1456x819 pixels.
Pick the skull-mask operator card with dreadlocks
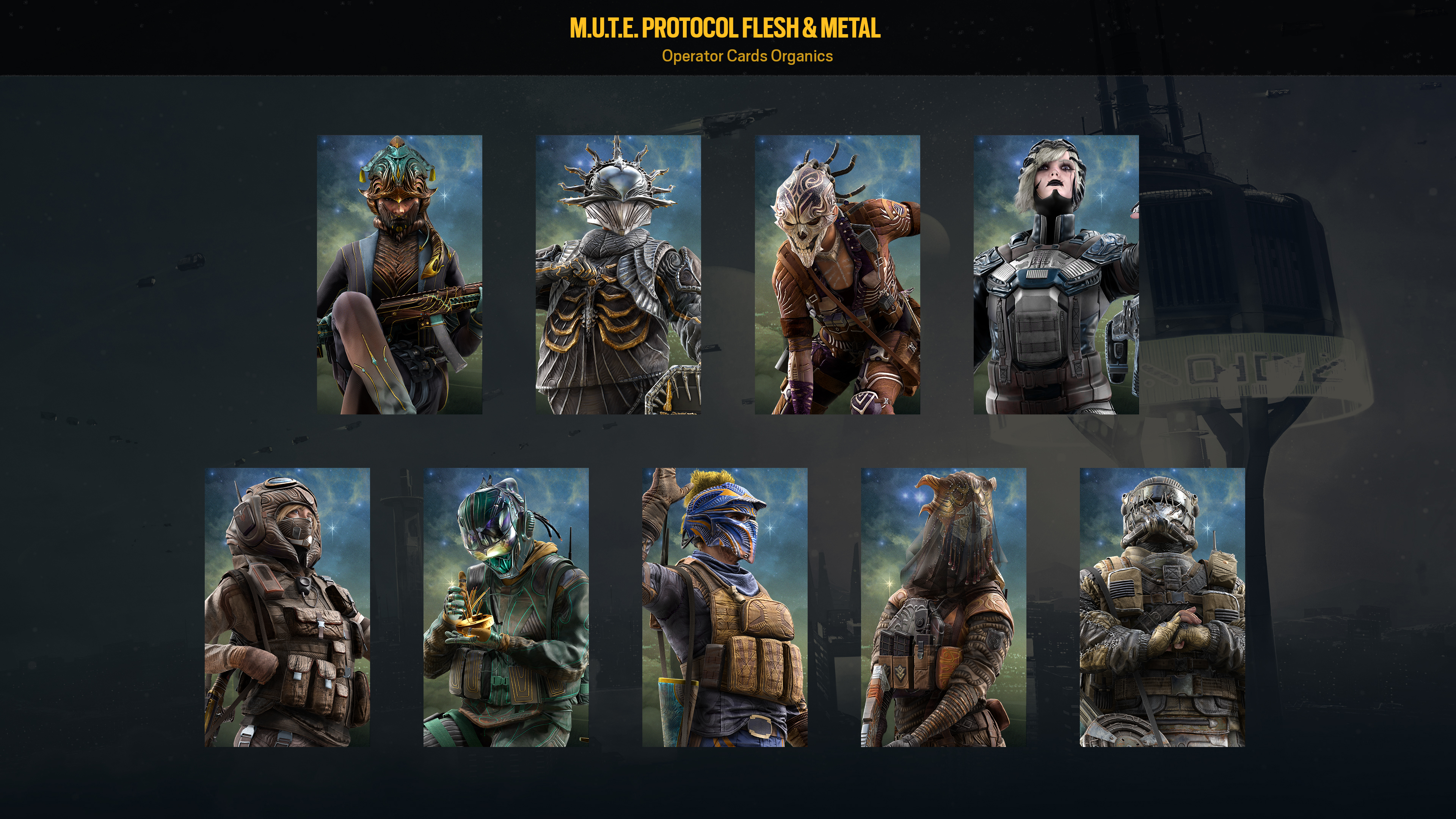(837, 274)
